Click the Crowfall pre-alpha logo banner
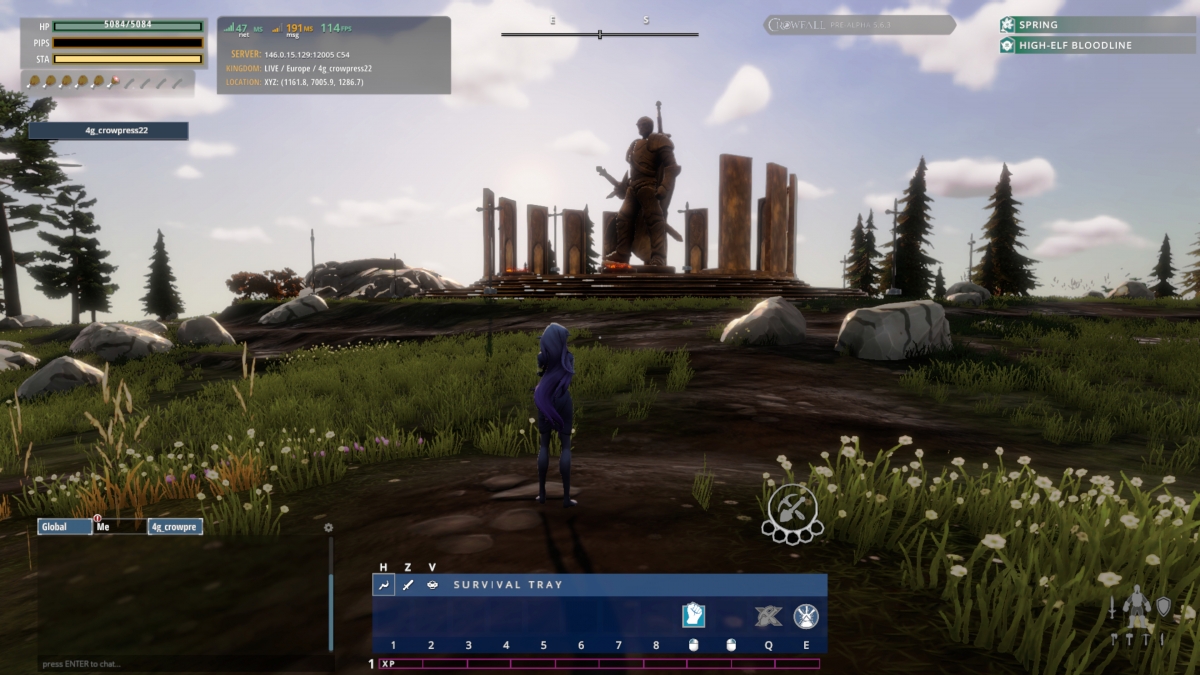The height and width of the screenshot is (675, 1200). [x=859, y=25]
